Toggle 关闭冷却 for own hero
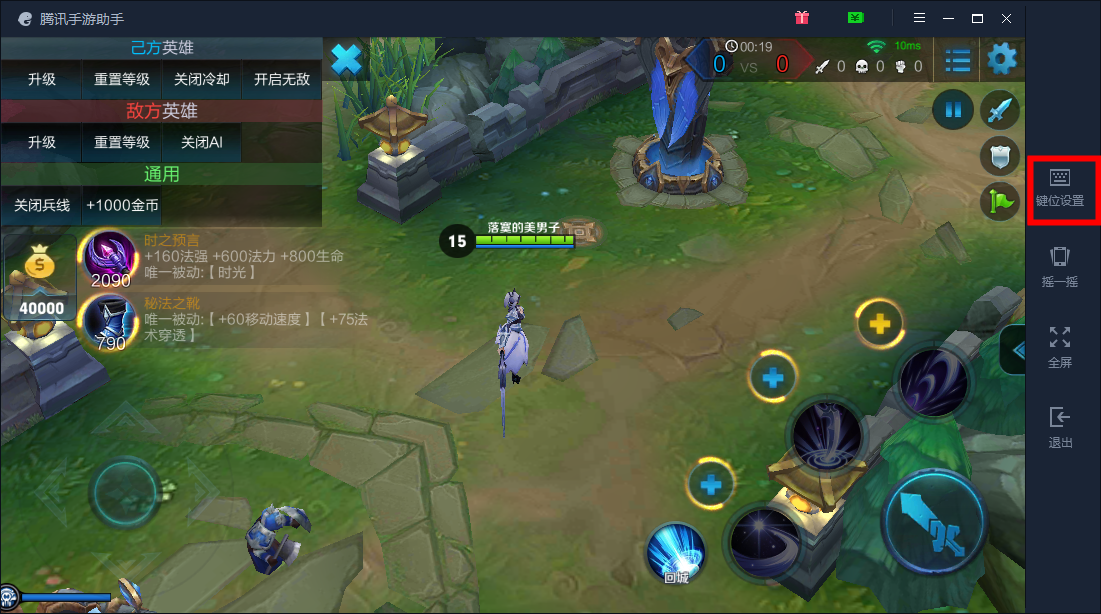The height and width of the screenshot is (614, 1101). click(x=202, y=80)
